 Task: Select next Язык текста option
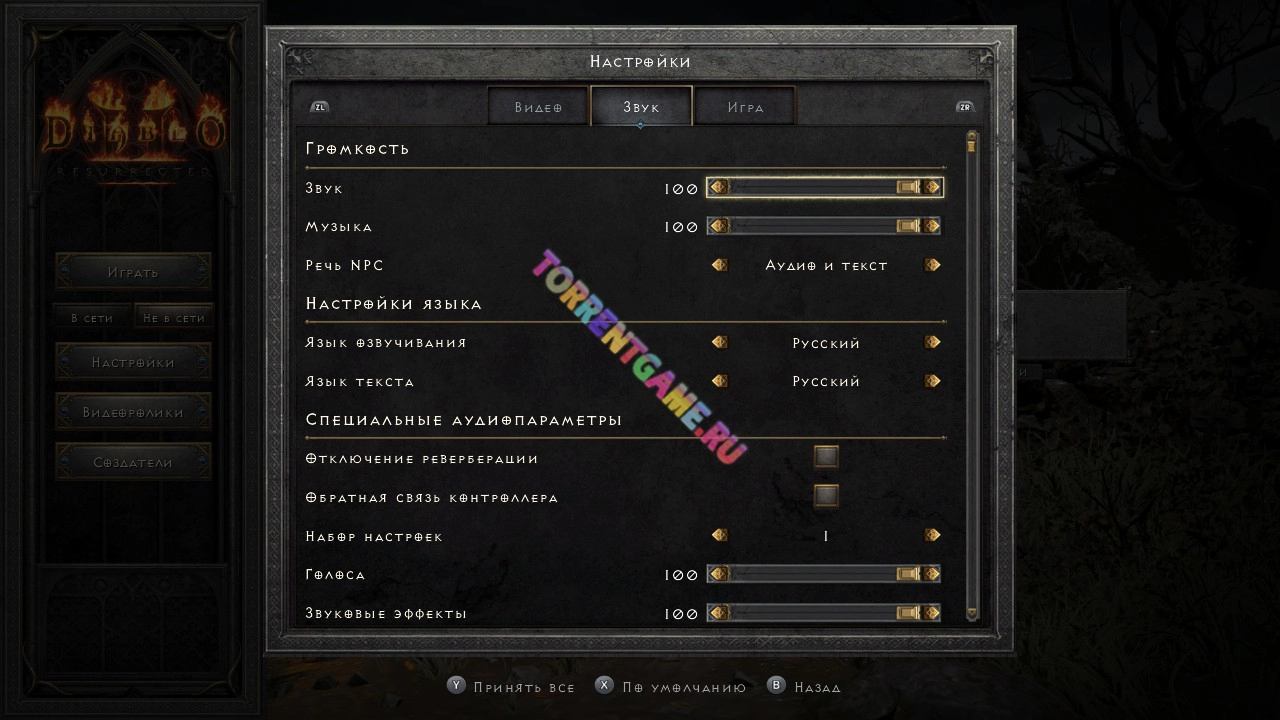click(x=932, y=381)
